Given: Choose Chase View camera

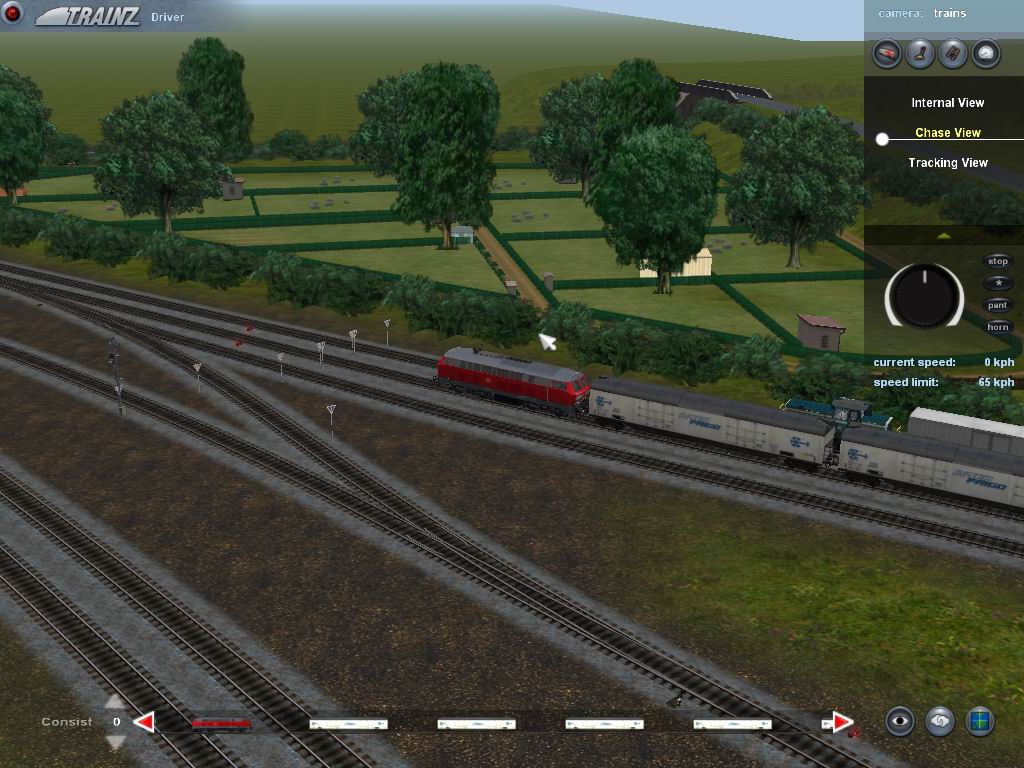Looking at the screenshot, I should tap(947, 133).
